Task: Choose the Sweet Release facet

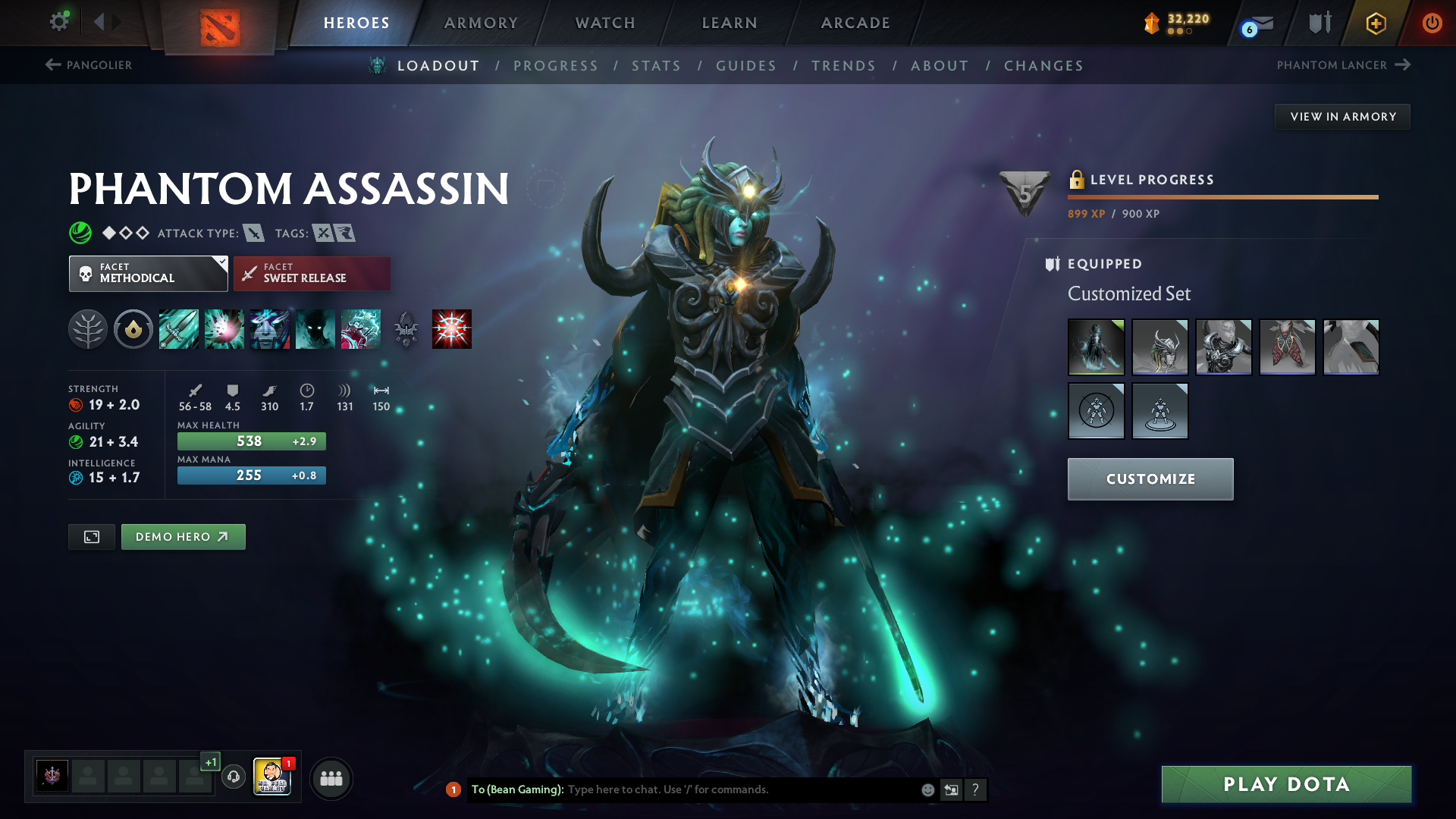Action: coord(312,274)
